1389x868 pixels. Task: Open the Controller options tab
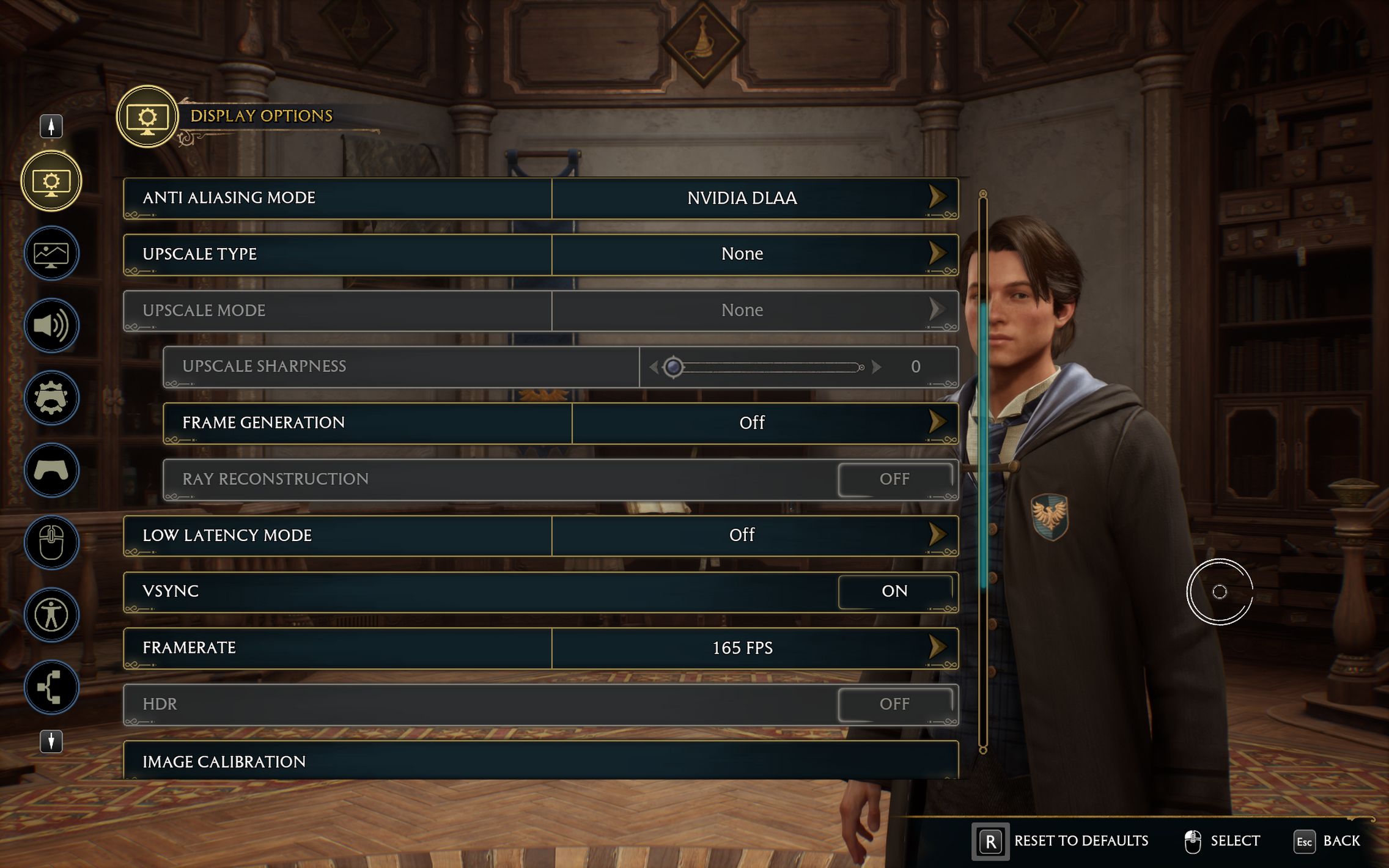(51, 470)
